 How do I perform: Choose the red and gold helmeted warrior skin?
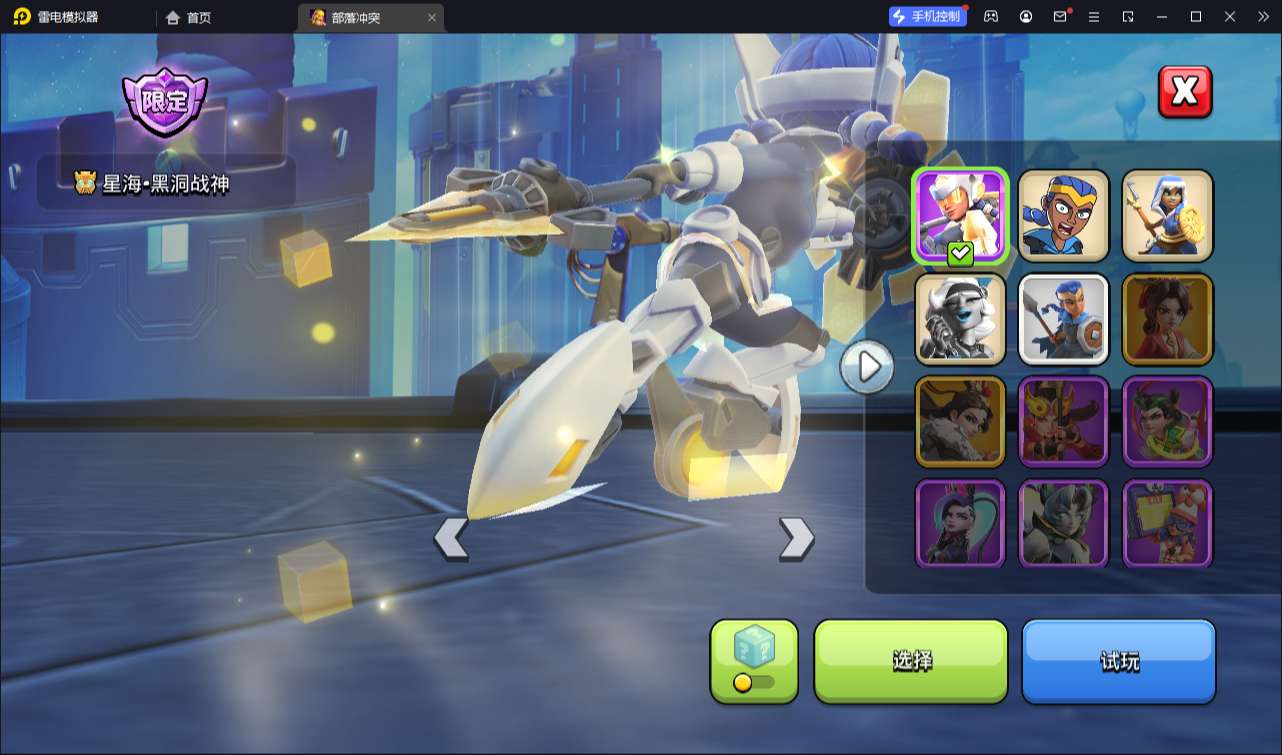point(1064,422)
